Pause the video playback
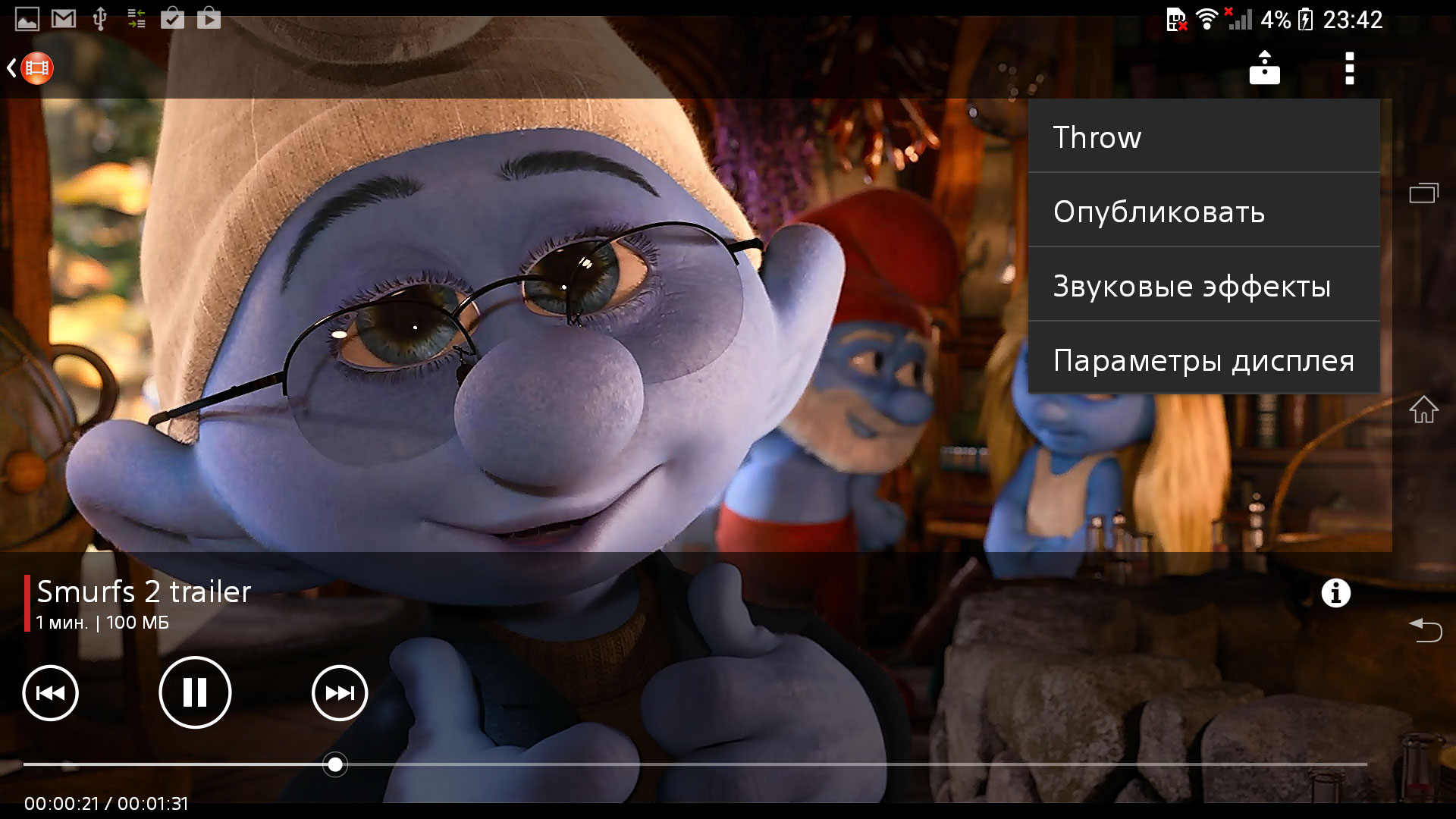Image resolution: width=1456 pixels, height=819 pixels. (195, 692)
